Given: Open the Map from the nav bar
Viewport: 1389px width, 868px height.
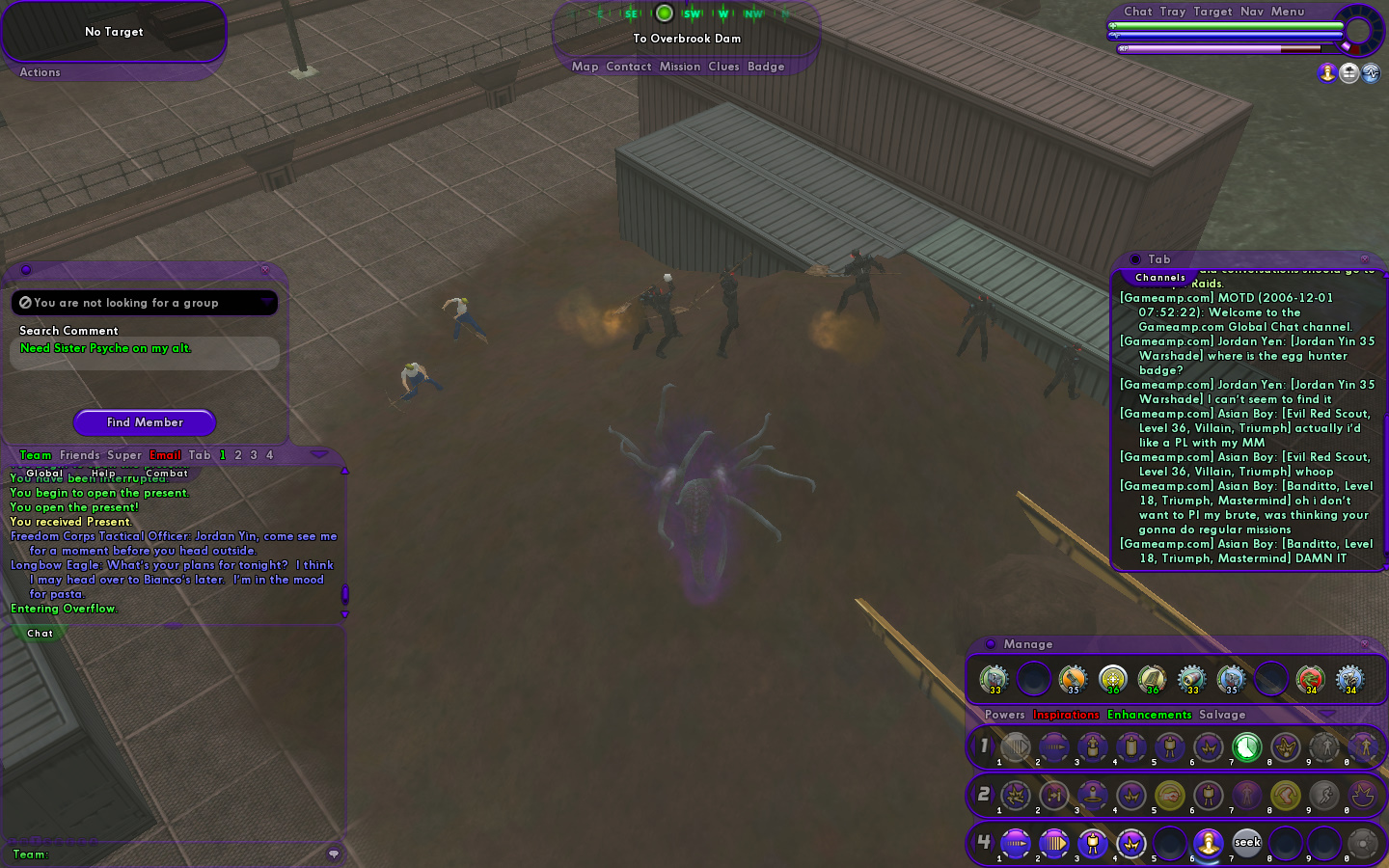Looking at the screenshot, I should click(585, 67).
